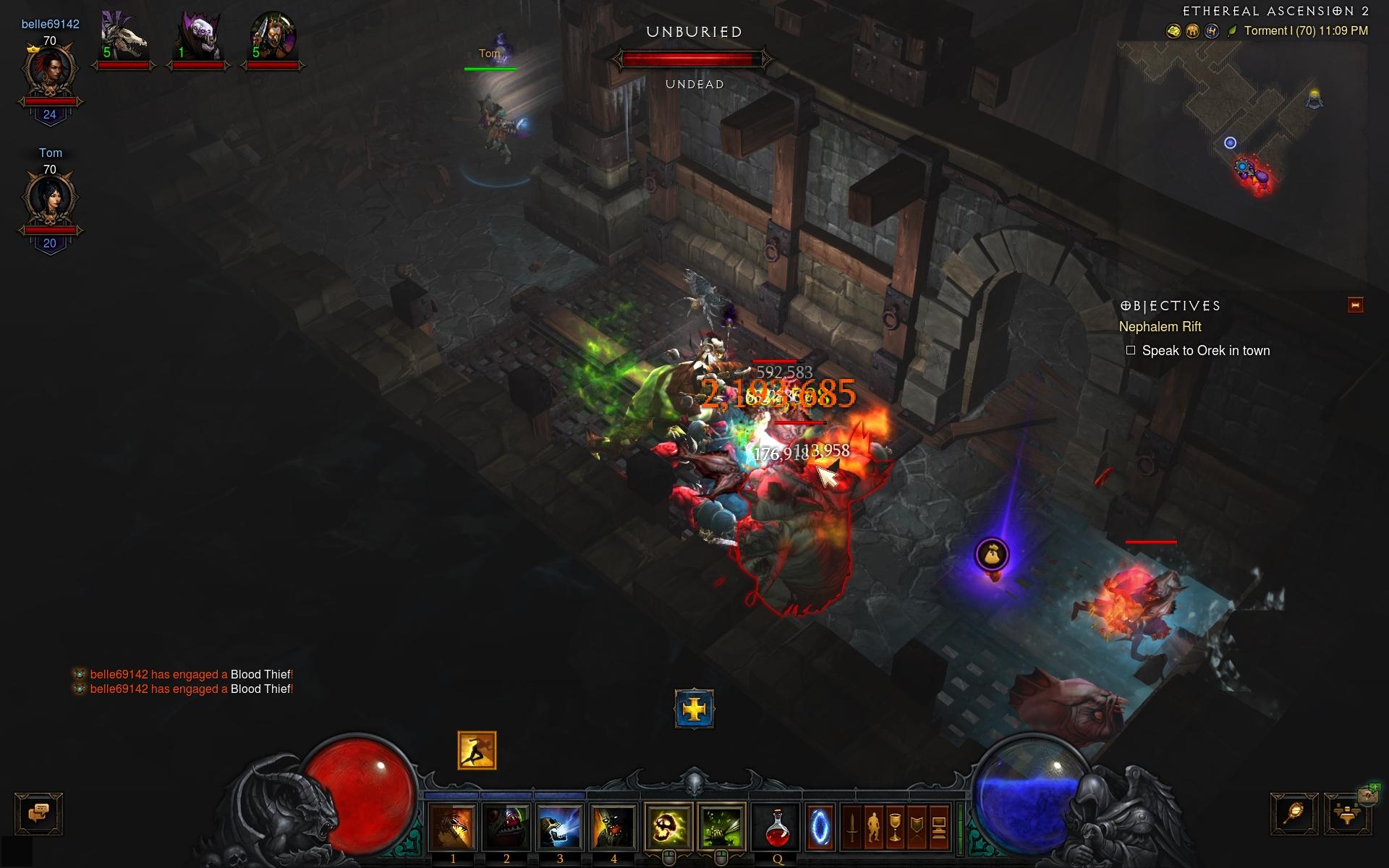Open the envelope invite notification

pos(1368,794)
